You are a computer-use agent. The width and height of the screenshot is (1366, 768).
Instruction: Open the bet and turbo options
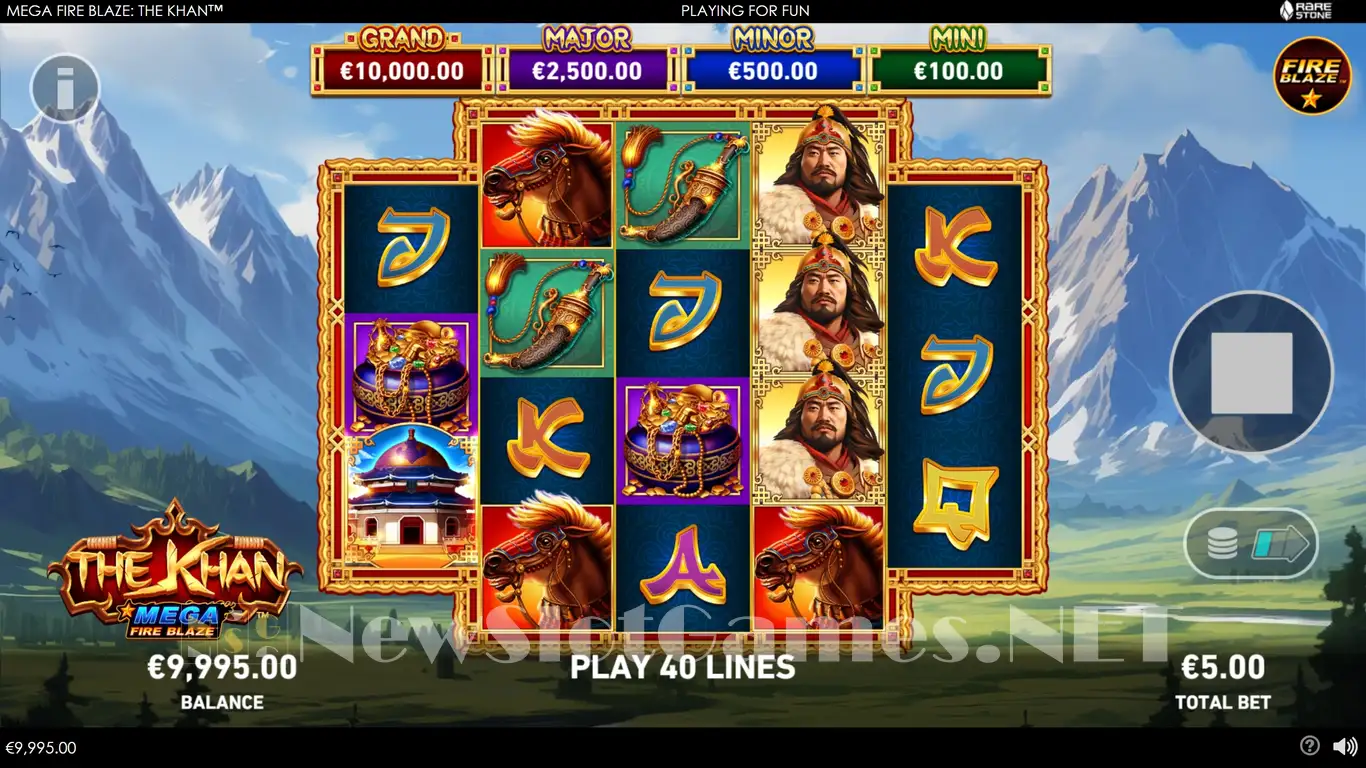(x=1251, y=545)
